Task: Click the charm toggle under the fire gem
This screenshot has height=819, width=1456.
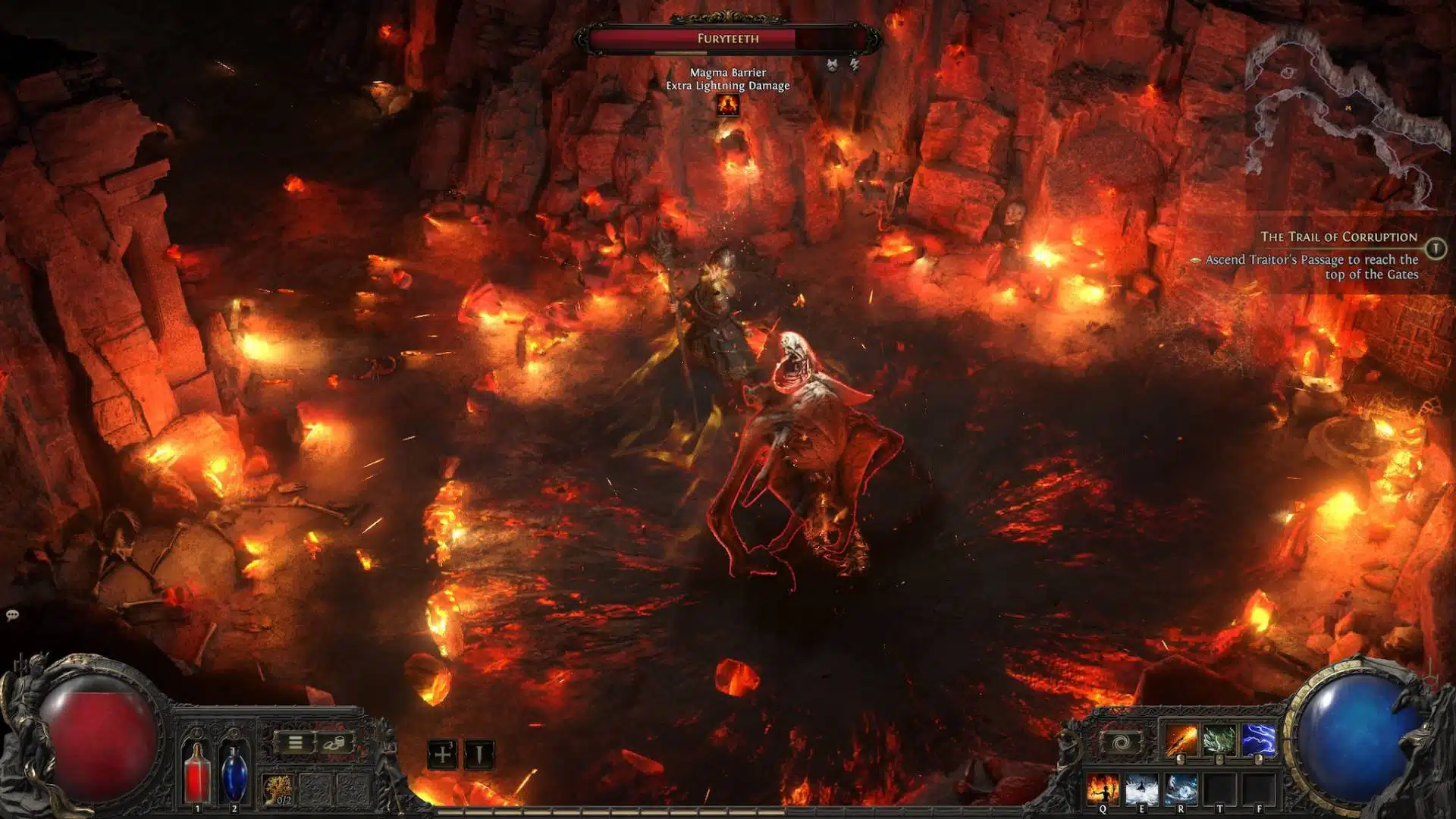Action: 1181,758
